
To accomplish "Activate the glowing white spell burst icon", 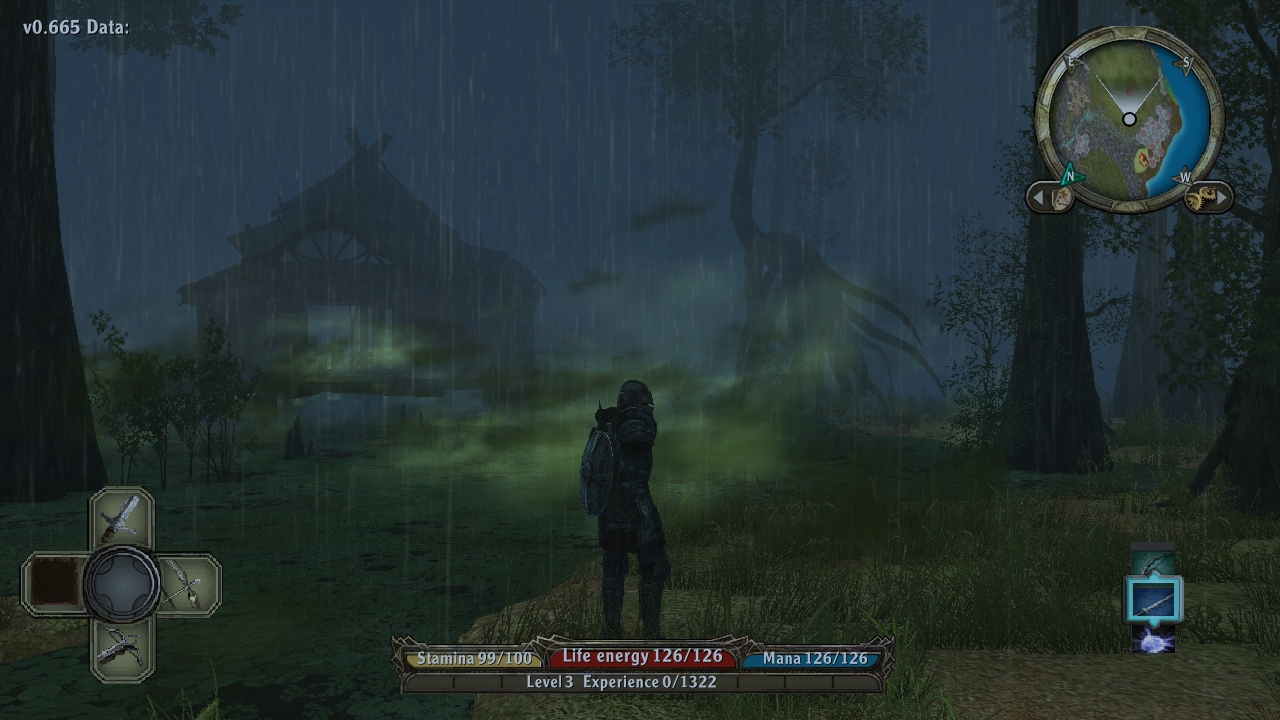I will tap(1153, 640).
